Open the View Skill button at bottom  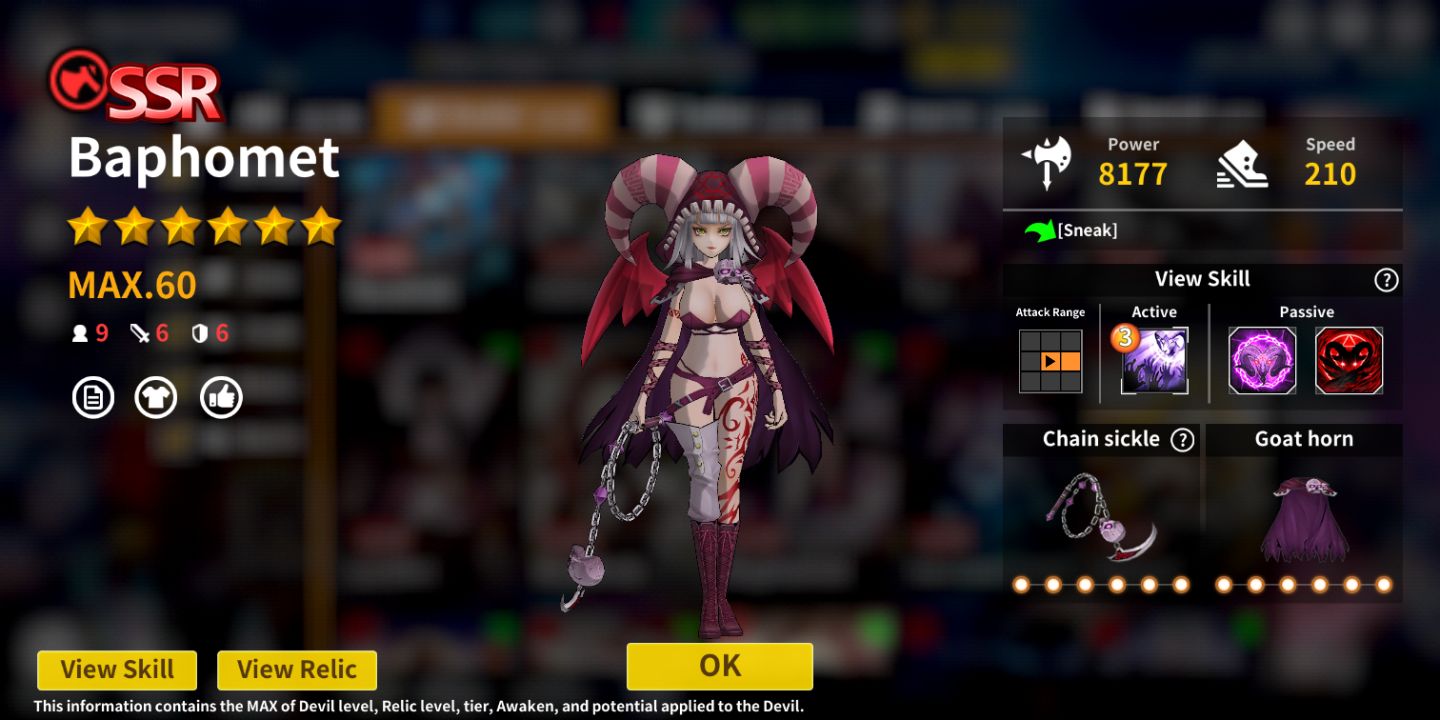coord(117,670)
